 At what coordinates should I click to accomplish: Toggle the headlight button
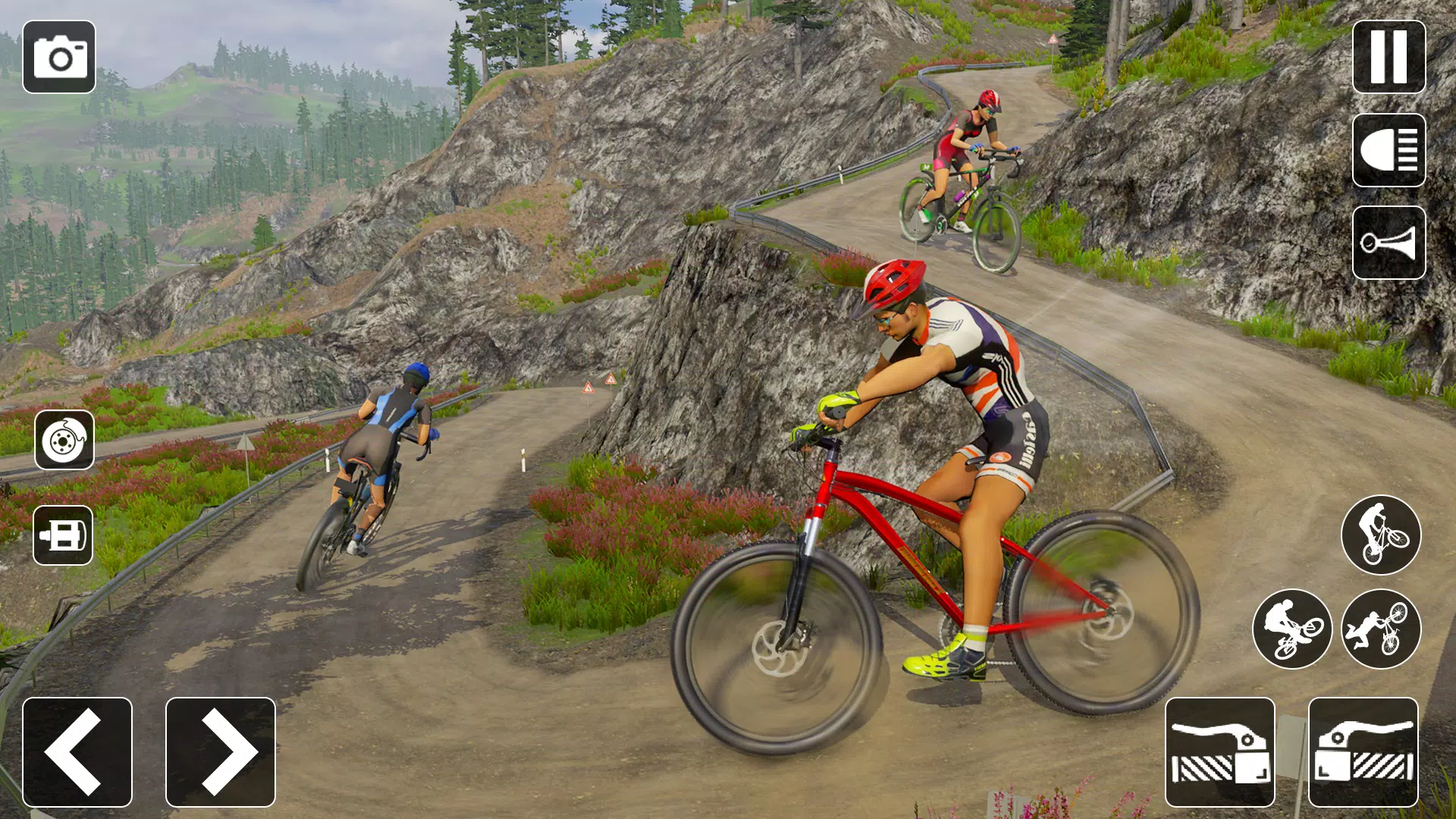point(1389,150)
